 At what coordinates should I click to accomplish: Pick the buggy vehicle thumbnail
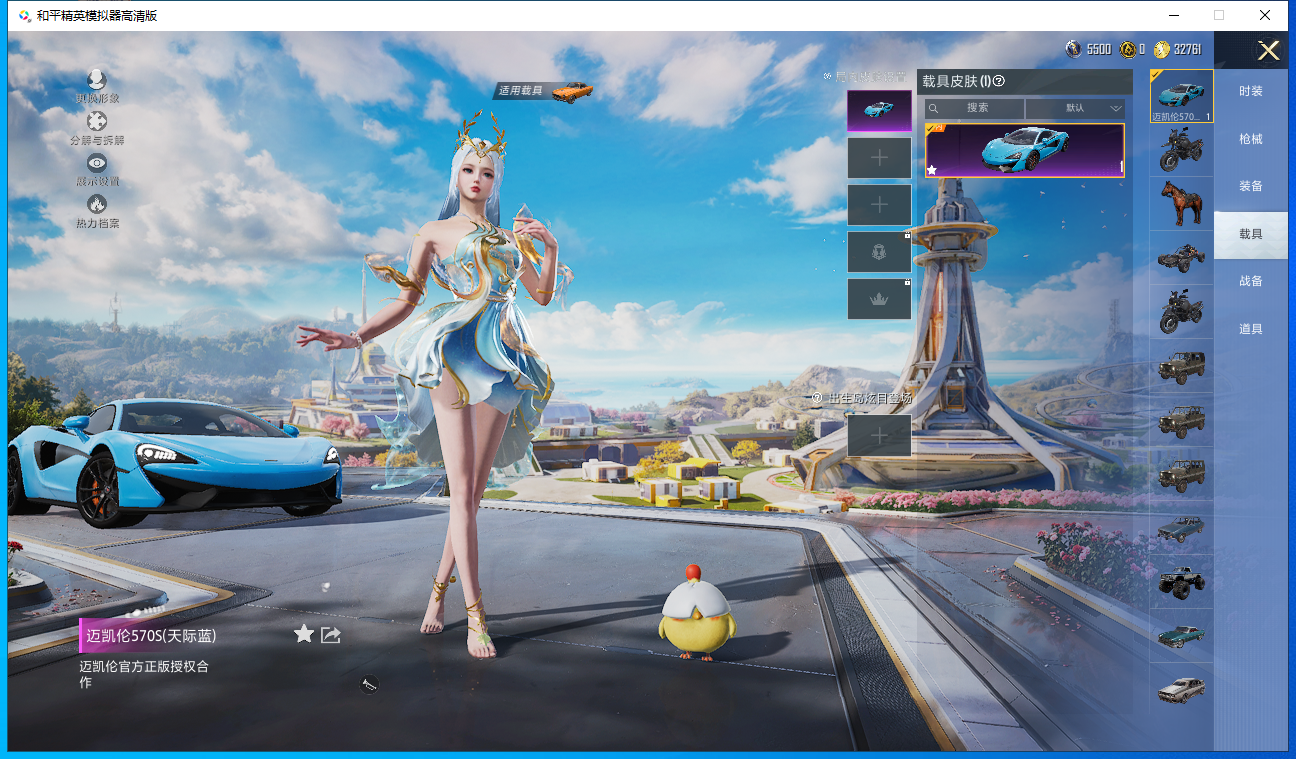click(1181, 258)
